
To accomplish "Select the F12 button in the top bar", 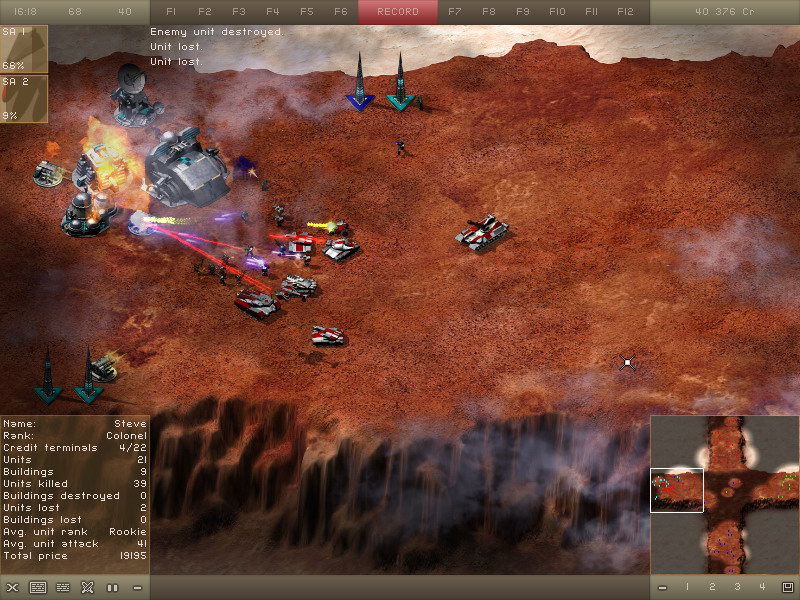I will [625, 12].
